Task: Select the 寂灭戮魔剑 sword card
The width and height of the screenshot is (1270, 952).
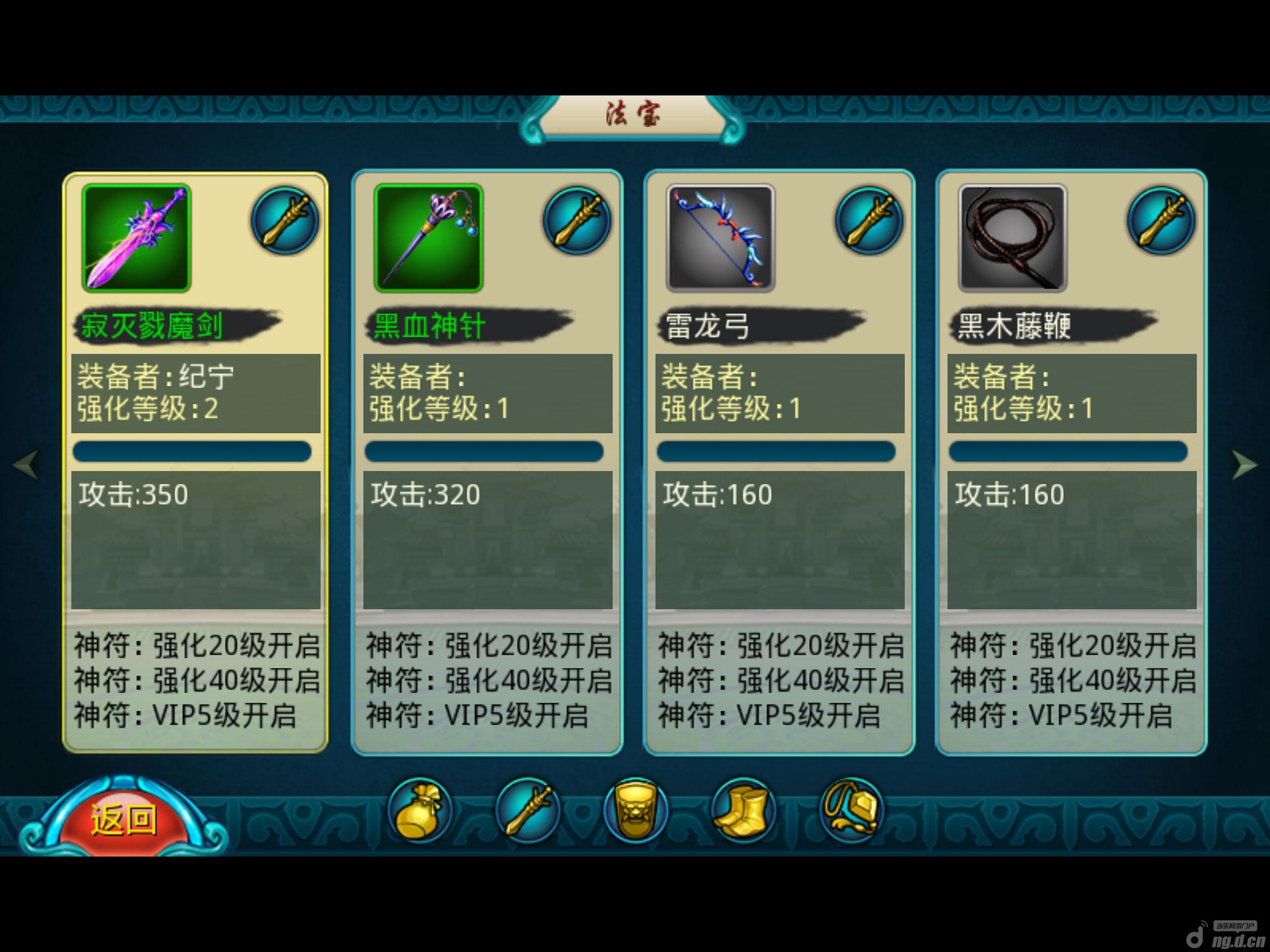Action: [195, 462]
